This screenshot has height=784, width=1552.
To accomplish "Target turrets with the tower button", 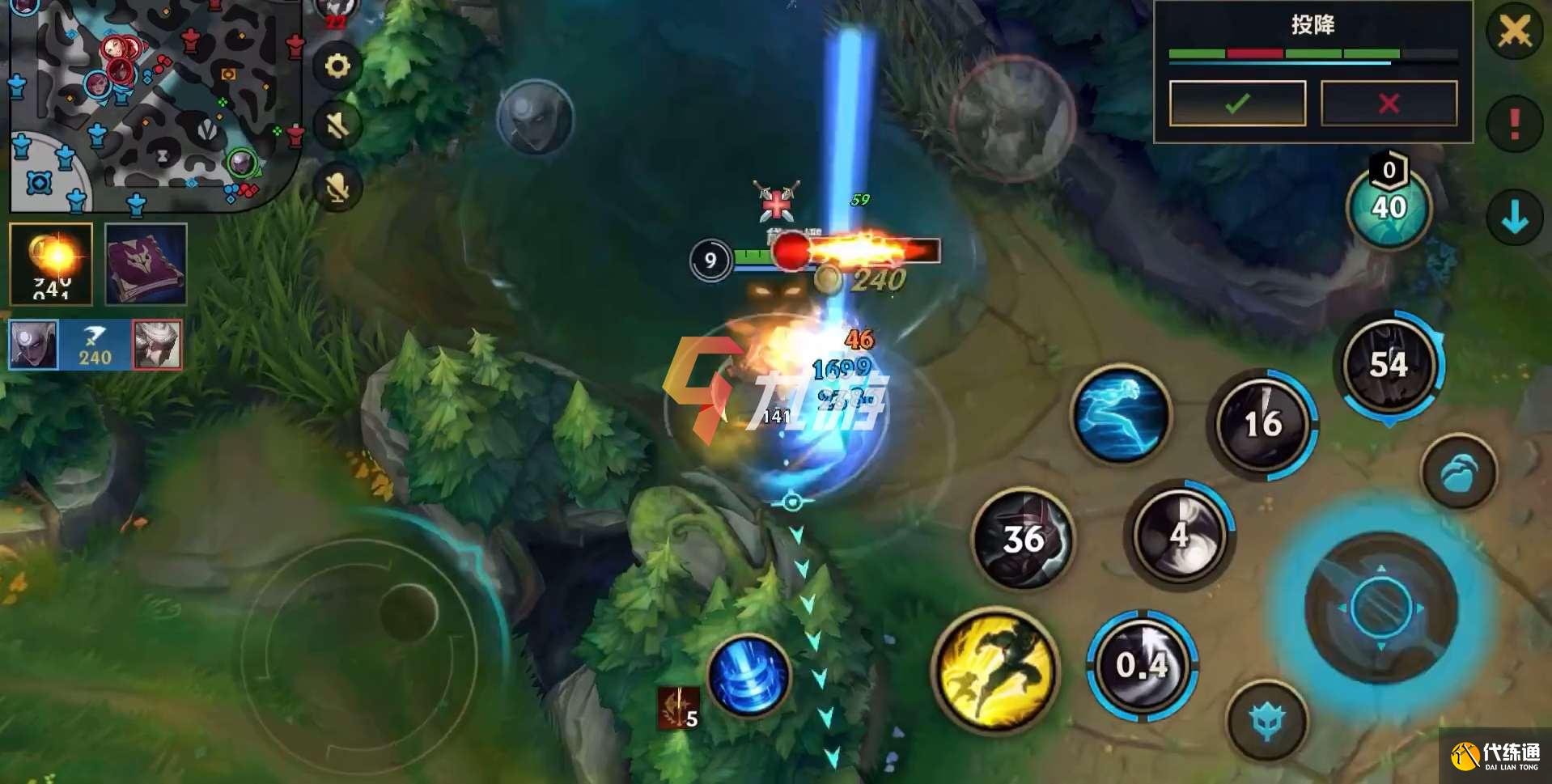I will (1267, 719).
